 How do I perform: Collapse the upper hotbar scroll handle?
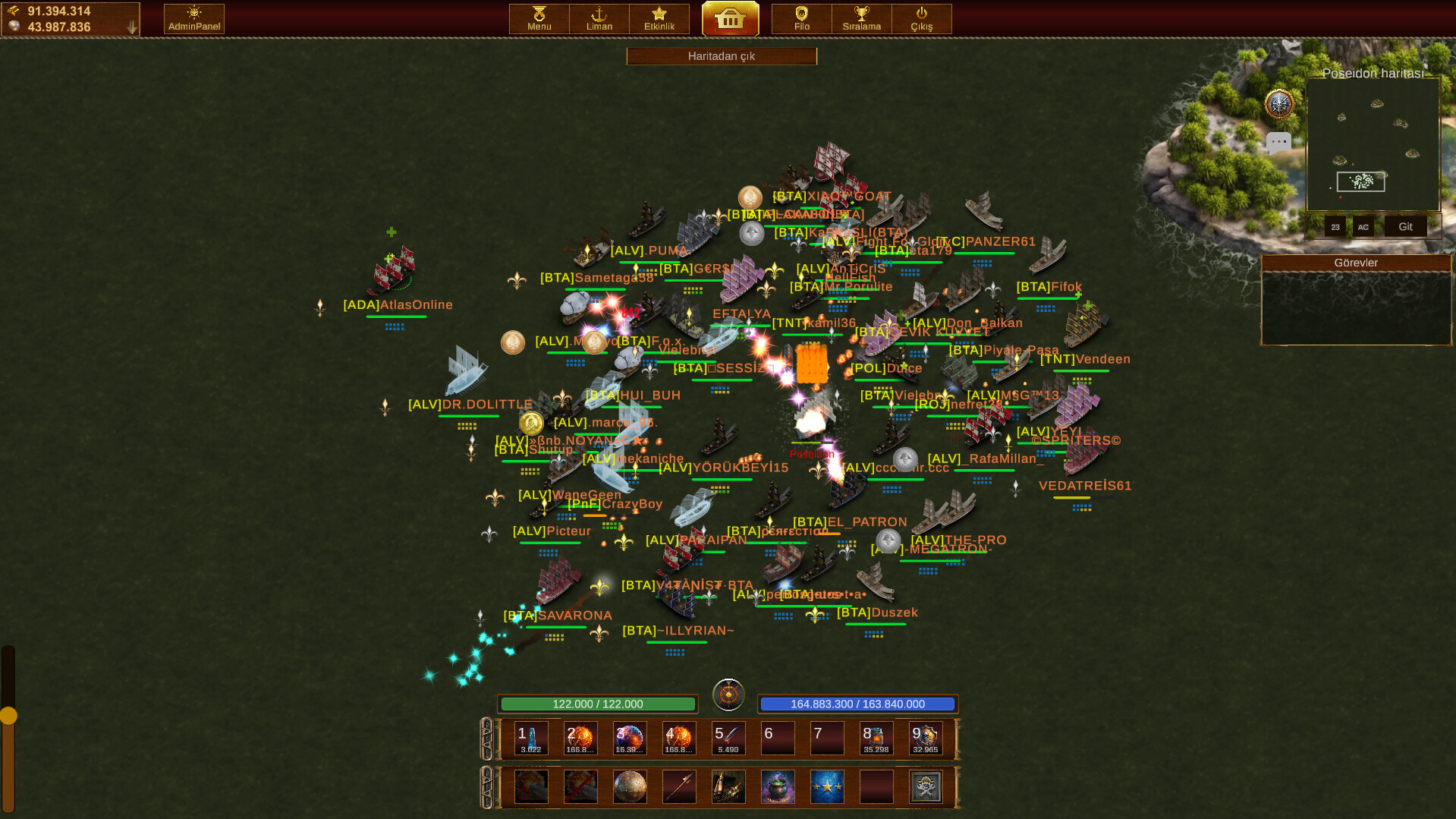coord(488,738)
